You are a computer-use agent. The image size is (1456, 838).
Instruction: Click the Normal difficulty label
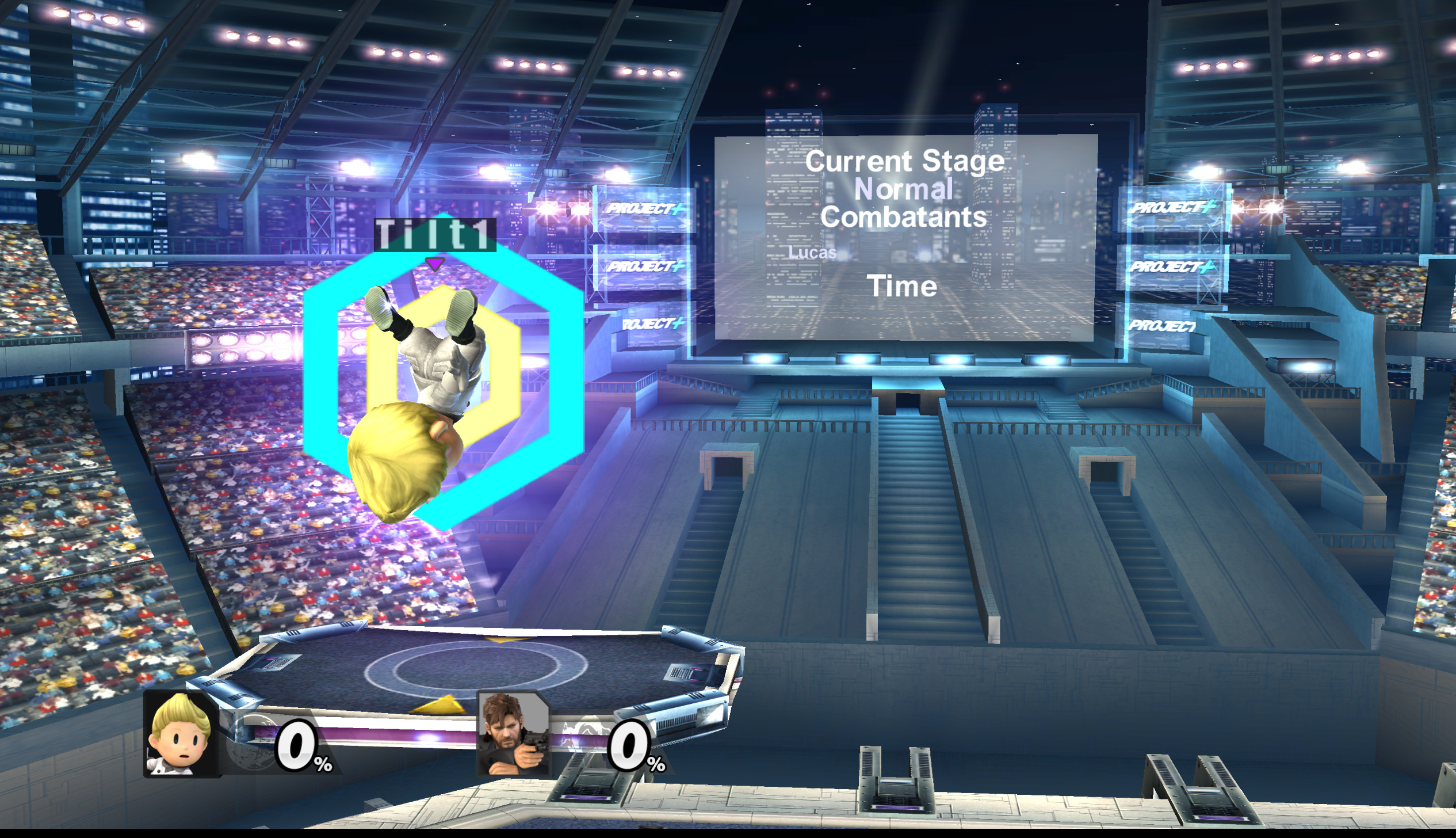tap(905, 189)
